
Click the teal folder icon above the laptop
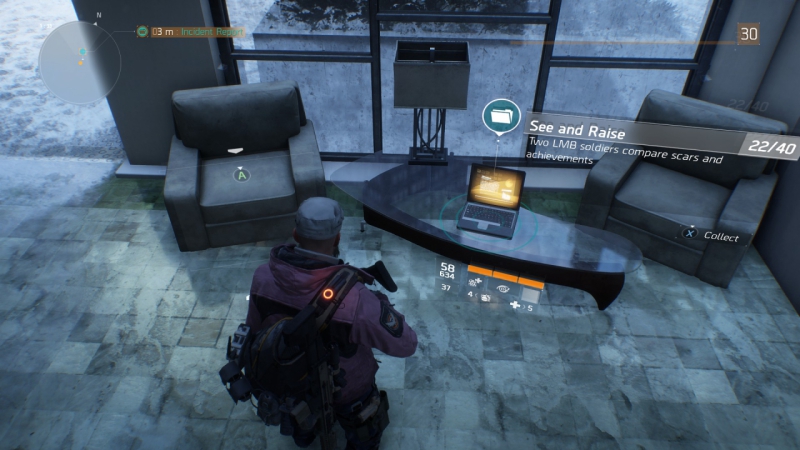point(499,116)
